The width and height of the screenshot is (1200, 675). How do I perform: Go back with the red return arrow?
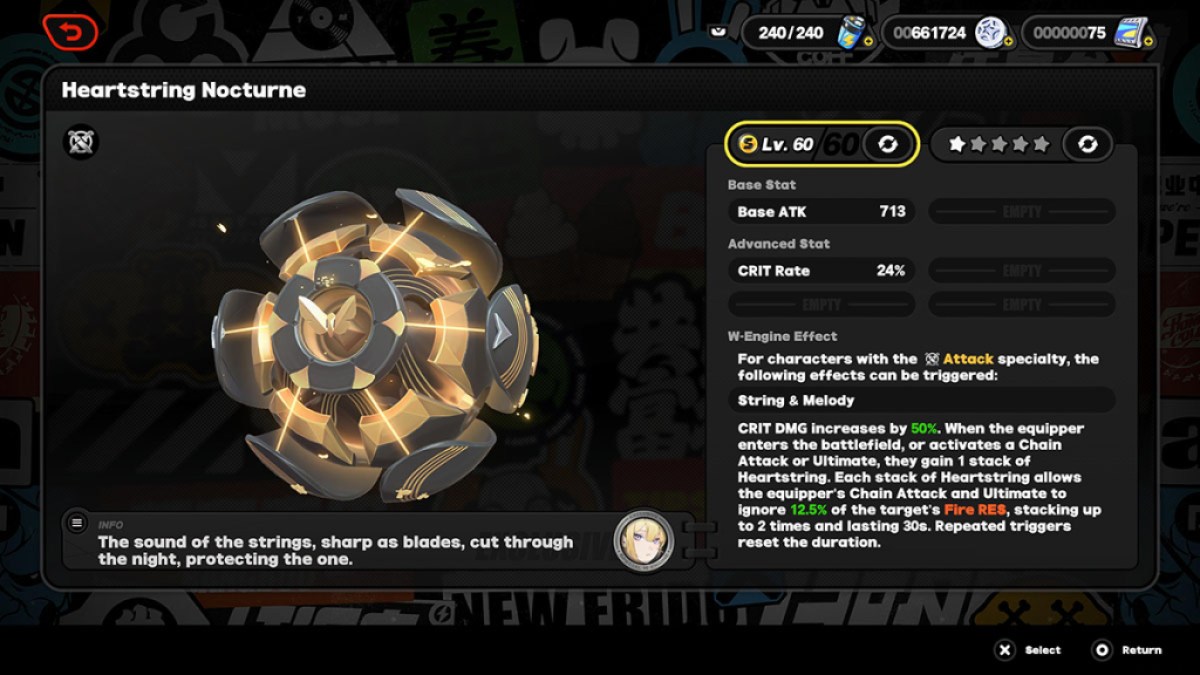tap(70, 32)
